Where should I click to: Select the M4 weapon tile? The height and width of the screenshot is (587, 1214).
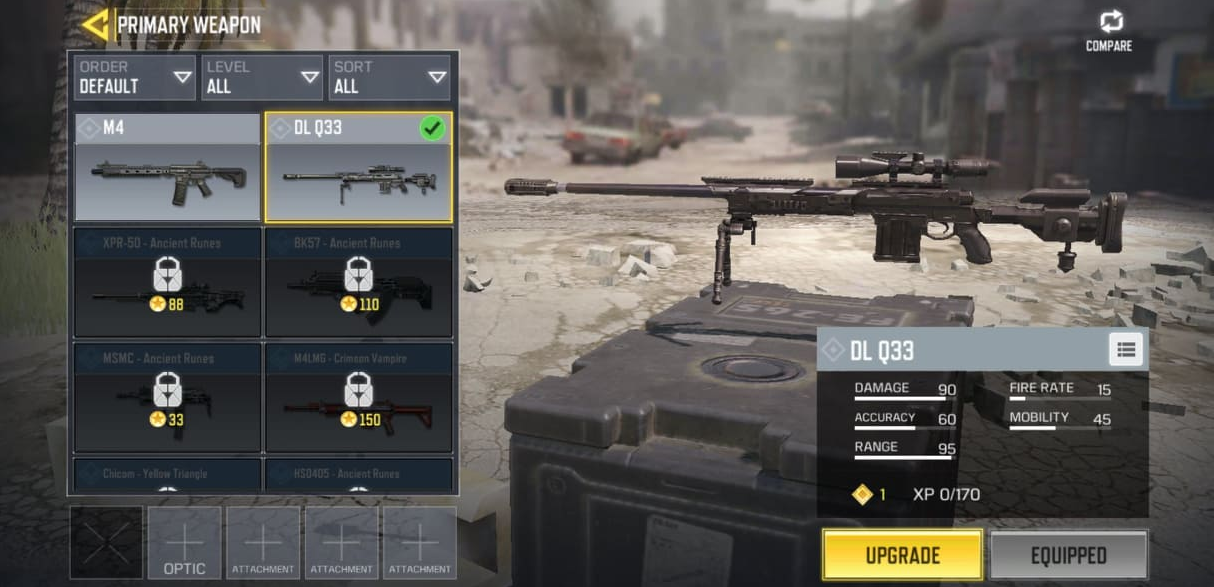pos(168,167)
